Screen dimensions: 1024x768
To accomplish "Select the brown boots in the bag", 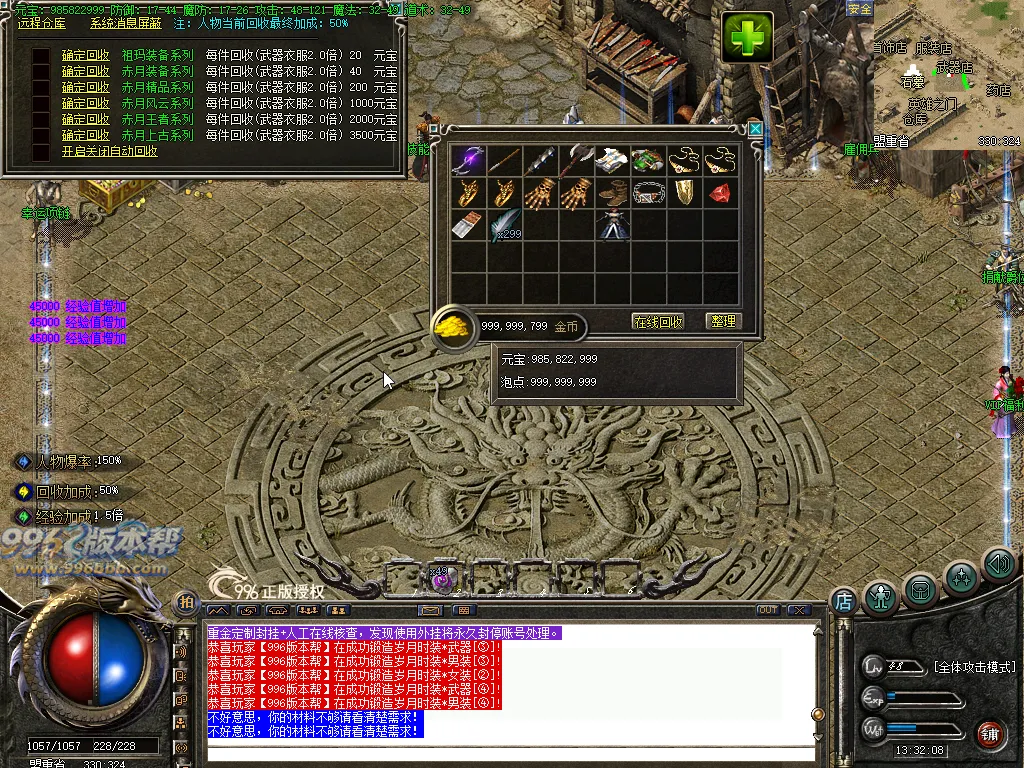I will (x=611, y=192).
